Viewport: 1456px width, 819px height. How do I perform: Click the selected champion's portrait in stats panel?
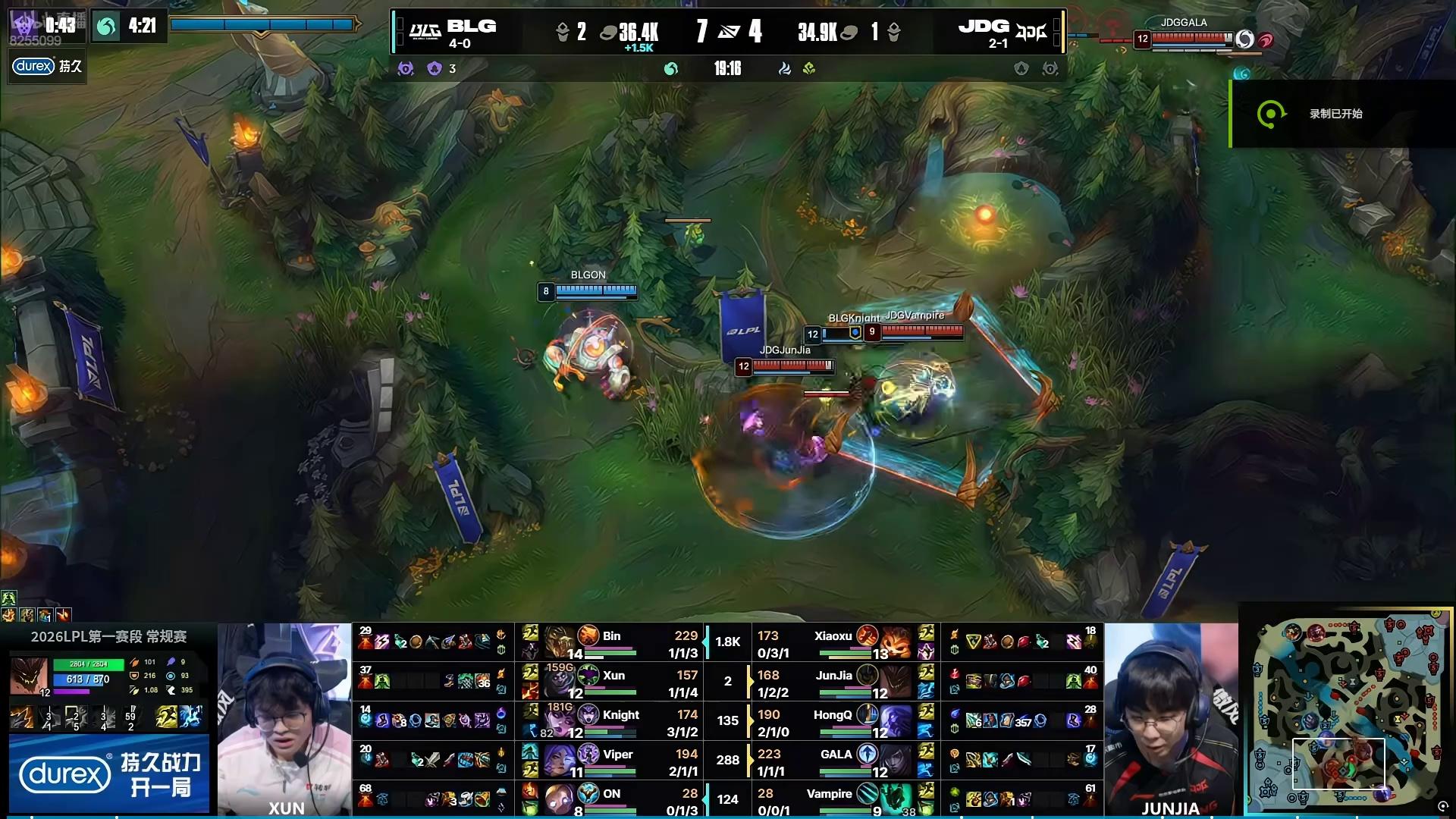28,675
